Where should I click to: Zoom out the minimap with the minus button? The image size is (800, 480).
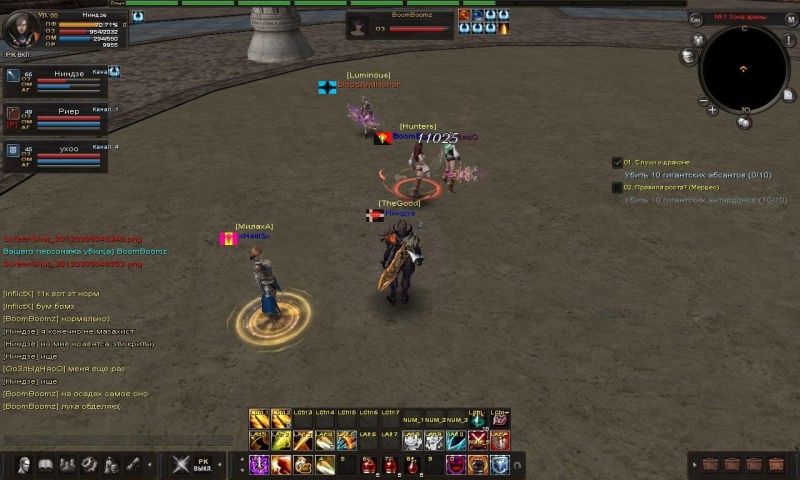tap(702, 100)
